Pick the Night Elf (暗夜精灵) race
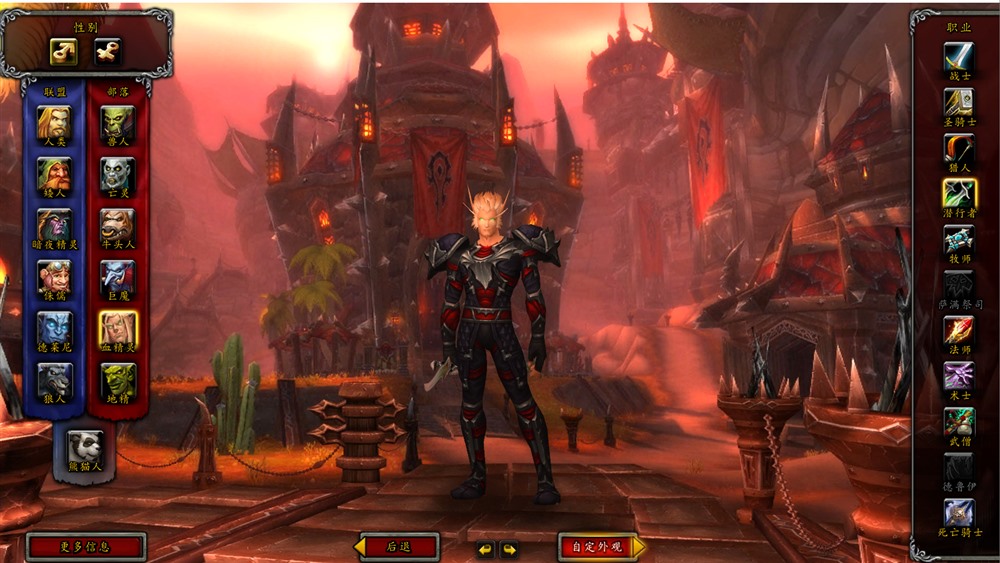 point(54,227)
